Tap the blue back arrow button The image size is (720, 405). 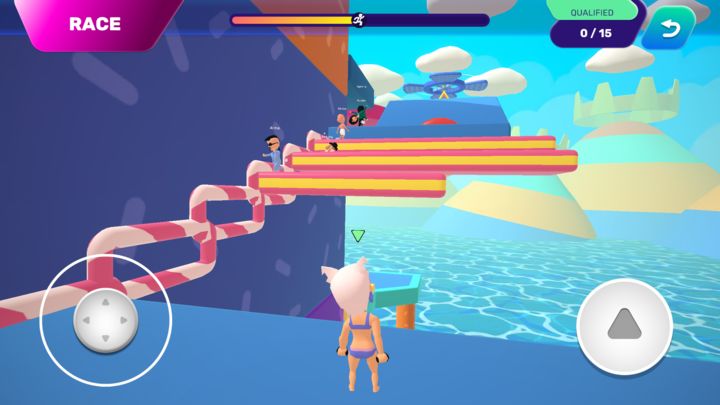click(x=668, y=28)
